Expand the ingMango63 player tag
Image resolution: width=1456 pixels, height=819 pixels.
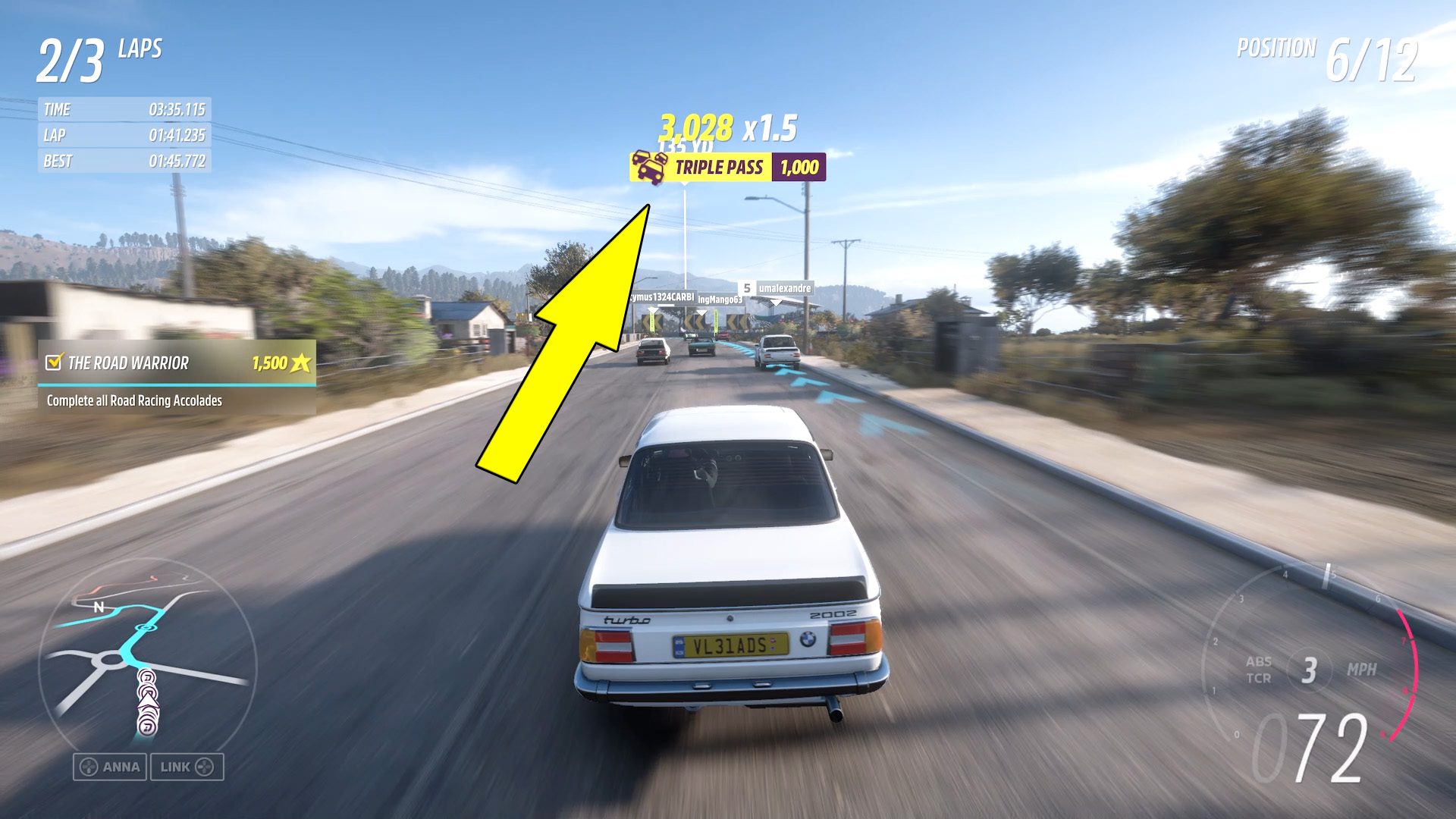click(720, 300)
